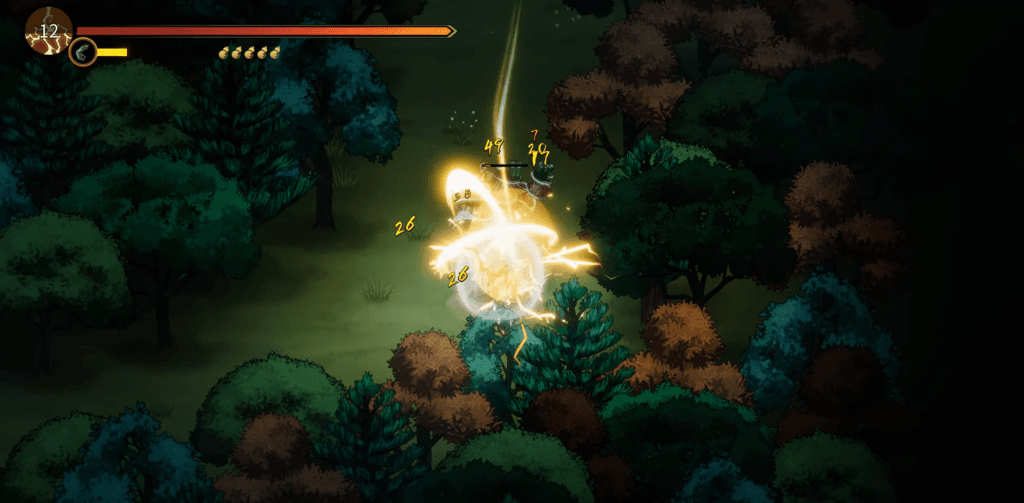Activate the small round ability icon
The image size is (1024, 503).
click(x=83, y=51)
